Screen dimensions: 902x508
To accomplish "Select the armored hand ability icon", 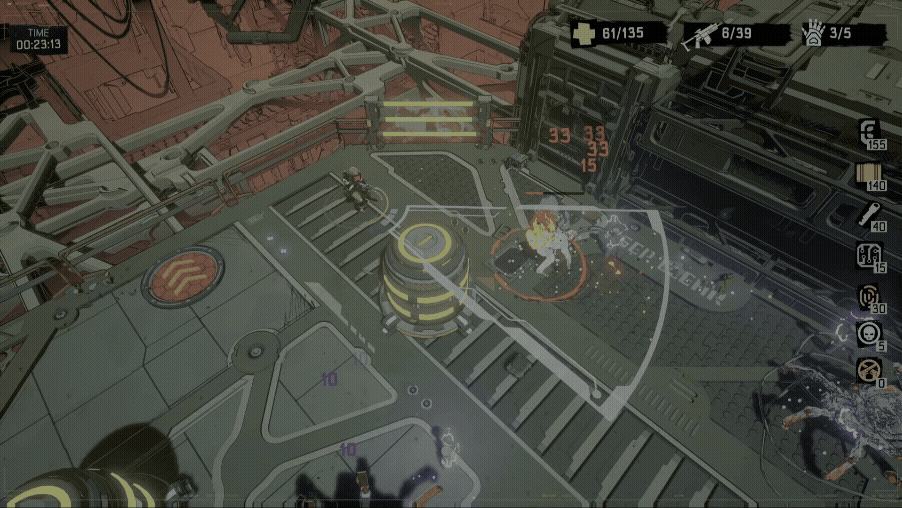I will [x=812, y=34].
